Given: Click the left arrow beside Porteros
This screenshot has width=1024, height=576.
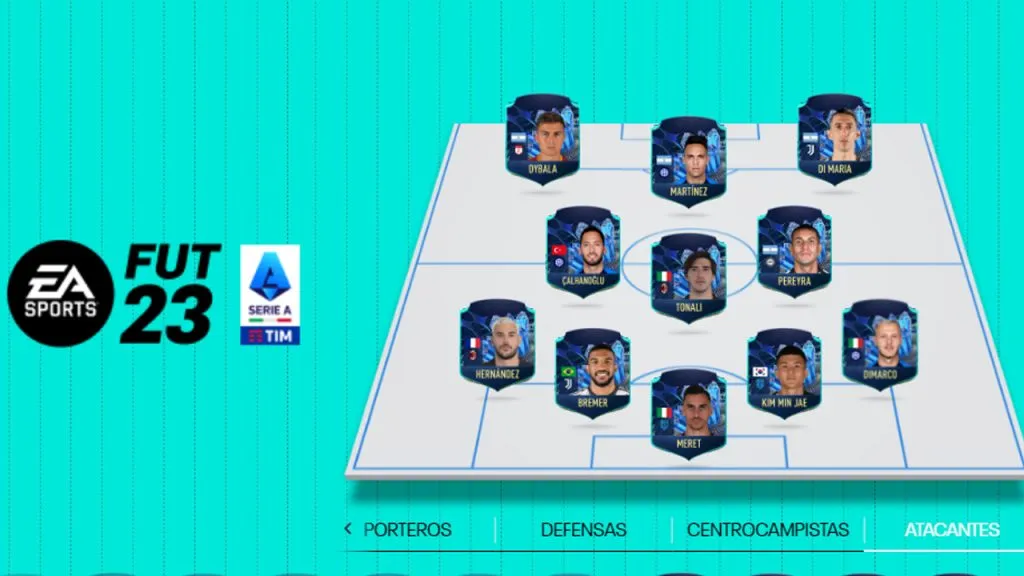Looking at the screenshot, I should click(x=347, y=529).
